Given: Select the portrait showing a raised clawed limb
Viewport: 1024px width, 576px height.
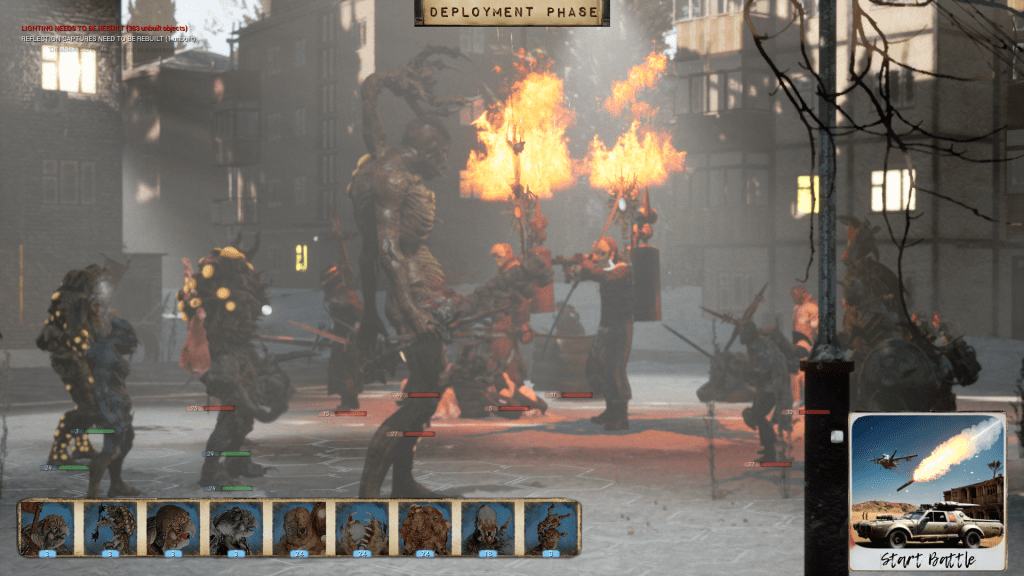Looking at the screenshot, I should click(x=551, y=527).
